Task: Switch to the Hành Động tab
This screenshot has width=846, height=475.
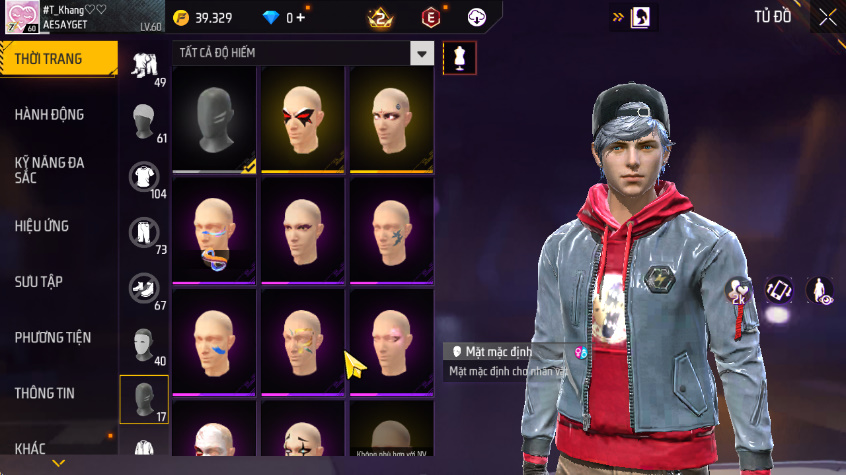Action: click(50, 115)
